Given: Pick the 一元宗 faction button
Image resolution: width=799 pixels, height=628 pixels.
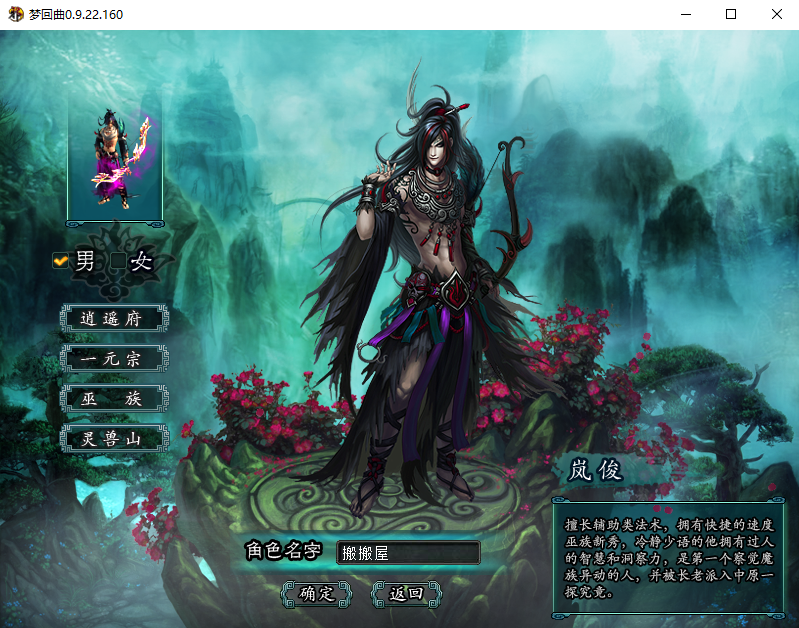Looking at the screenshot, I should [x=112, y=359].
